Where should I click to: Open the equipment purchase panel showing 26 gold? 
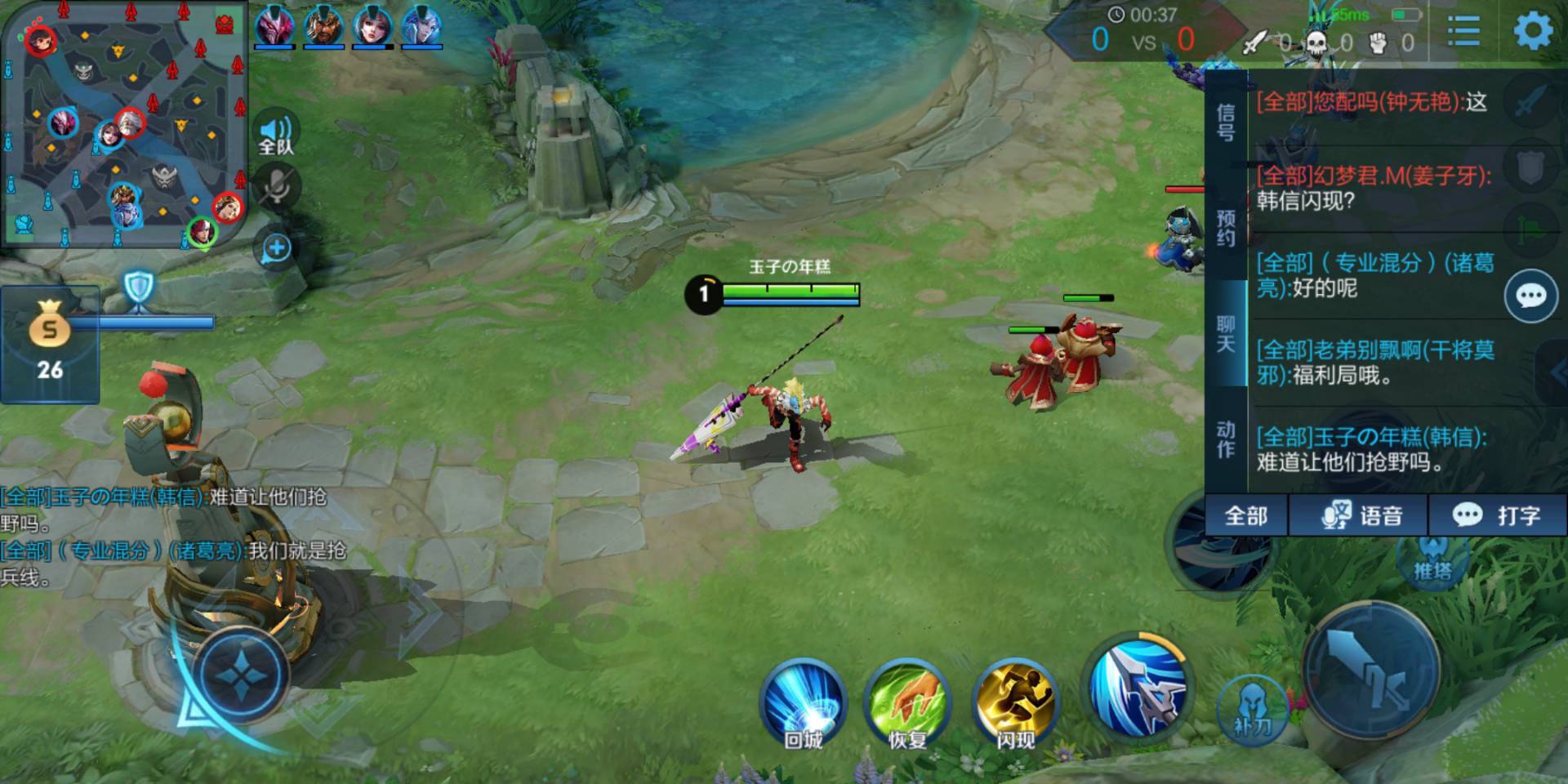49,343
